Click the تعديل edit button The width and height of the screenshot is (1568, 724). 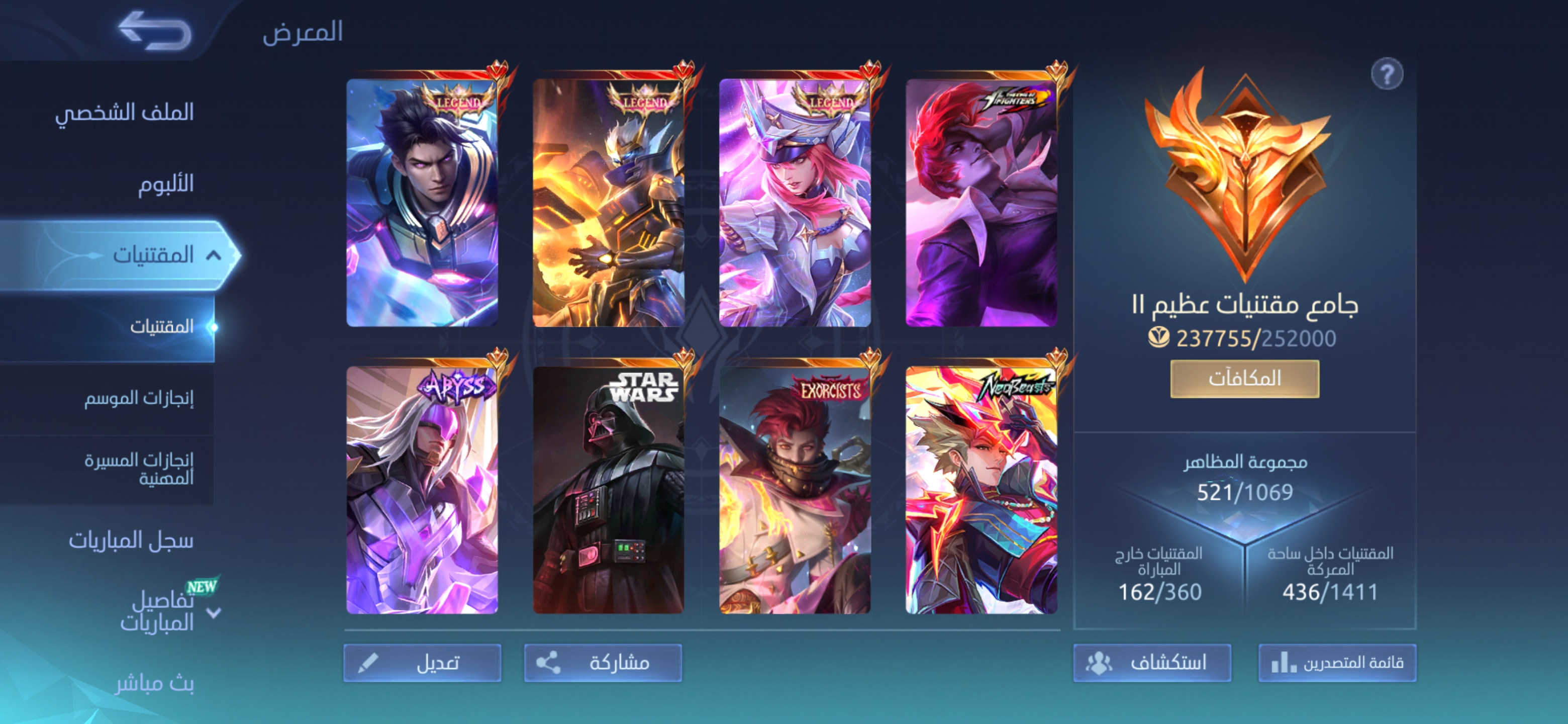tap(423, 663)
